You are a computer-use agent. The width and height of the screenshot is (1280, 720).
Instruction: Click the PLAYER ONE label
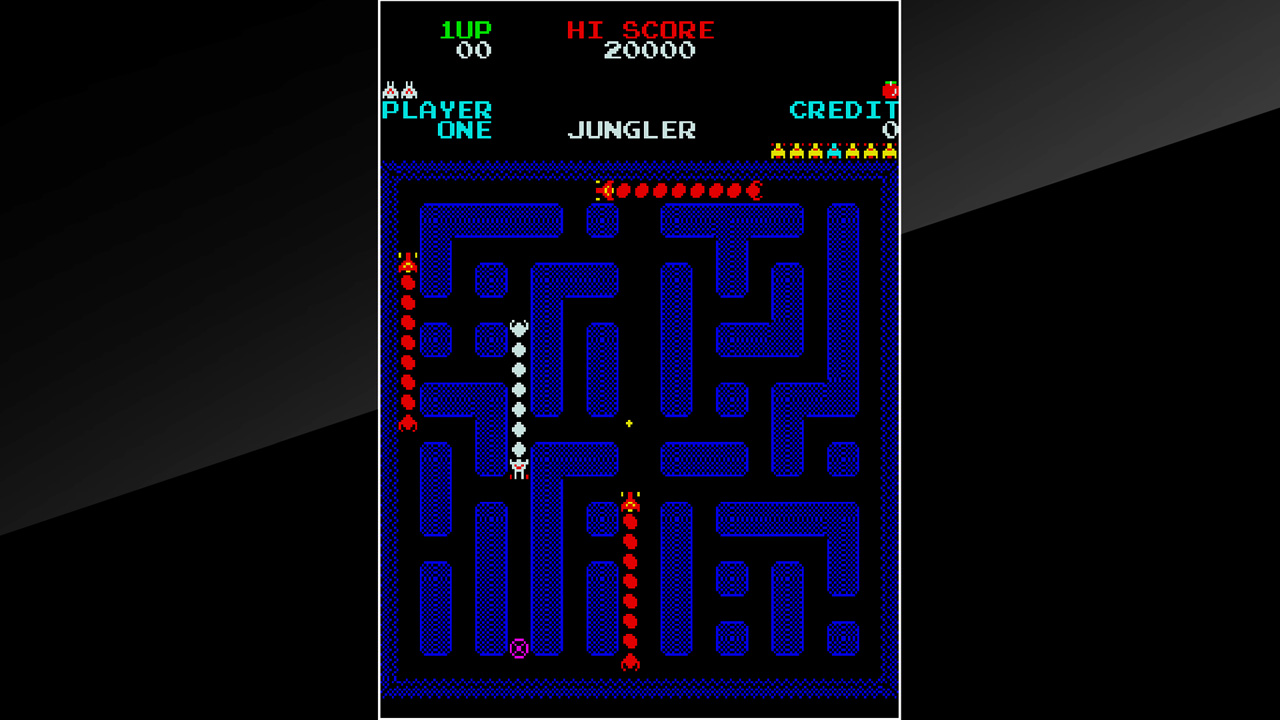pyautogui.click(x=435, y=118)
